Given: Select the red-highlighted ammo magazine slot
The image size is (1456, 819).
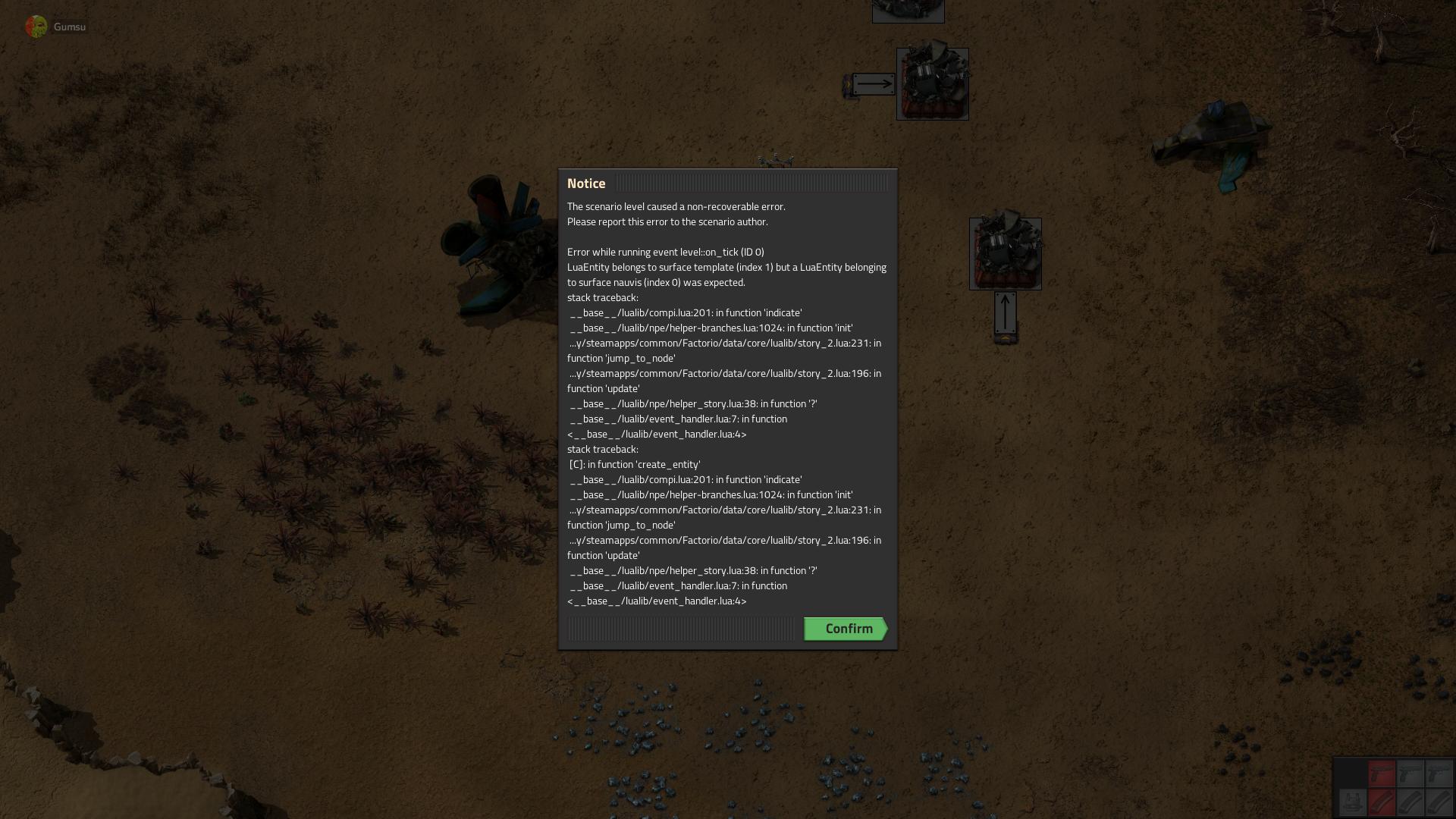Looking at the screenshot, I should click(x=1382, y=802).
